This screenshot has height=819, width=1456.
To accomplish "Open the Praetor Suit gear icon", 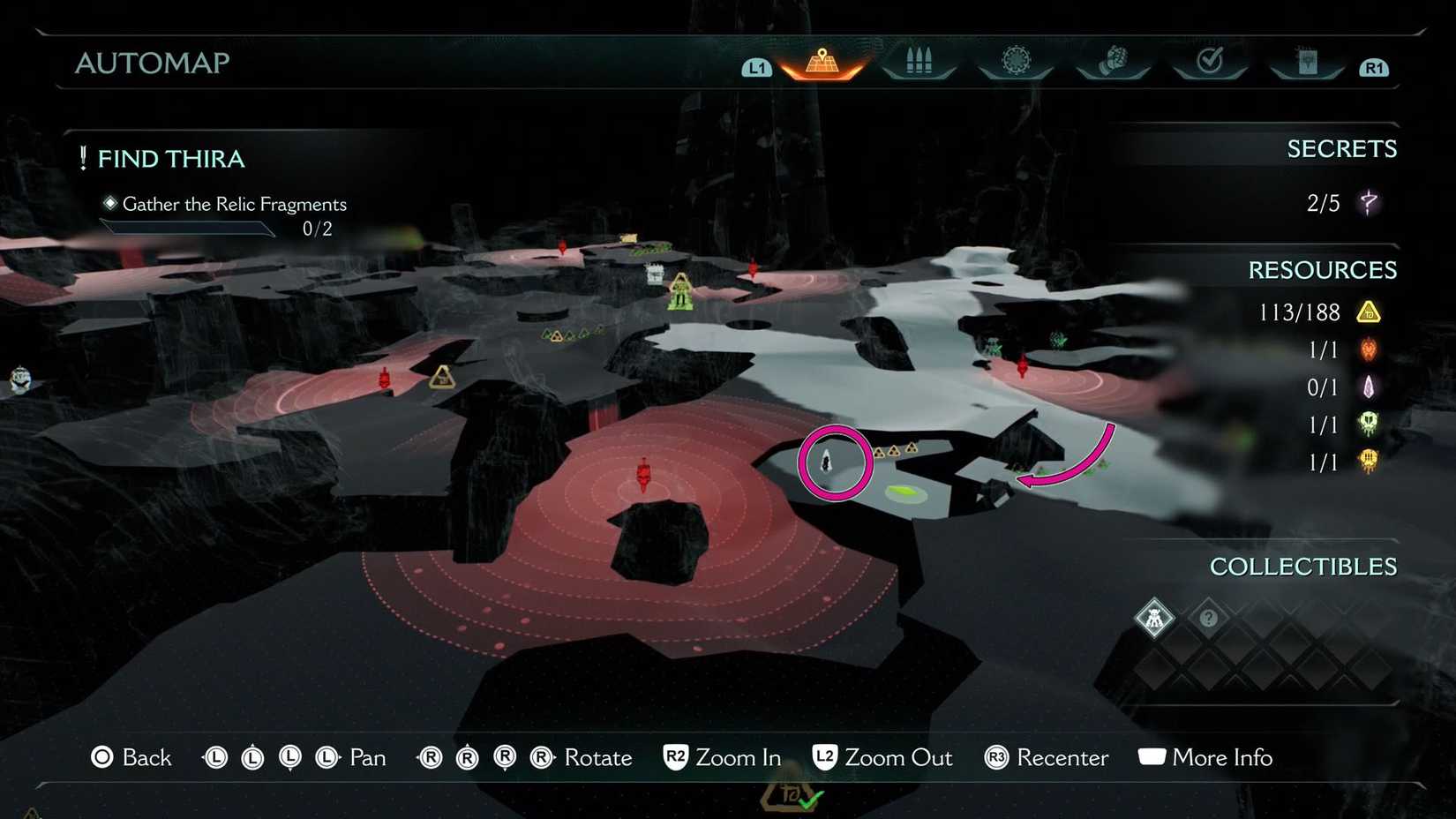I will point(1016,60).
